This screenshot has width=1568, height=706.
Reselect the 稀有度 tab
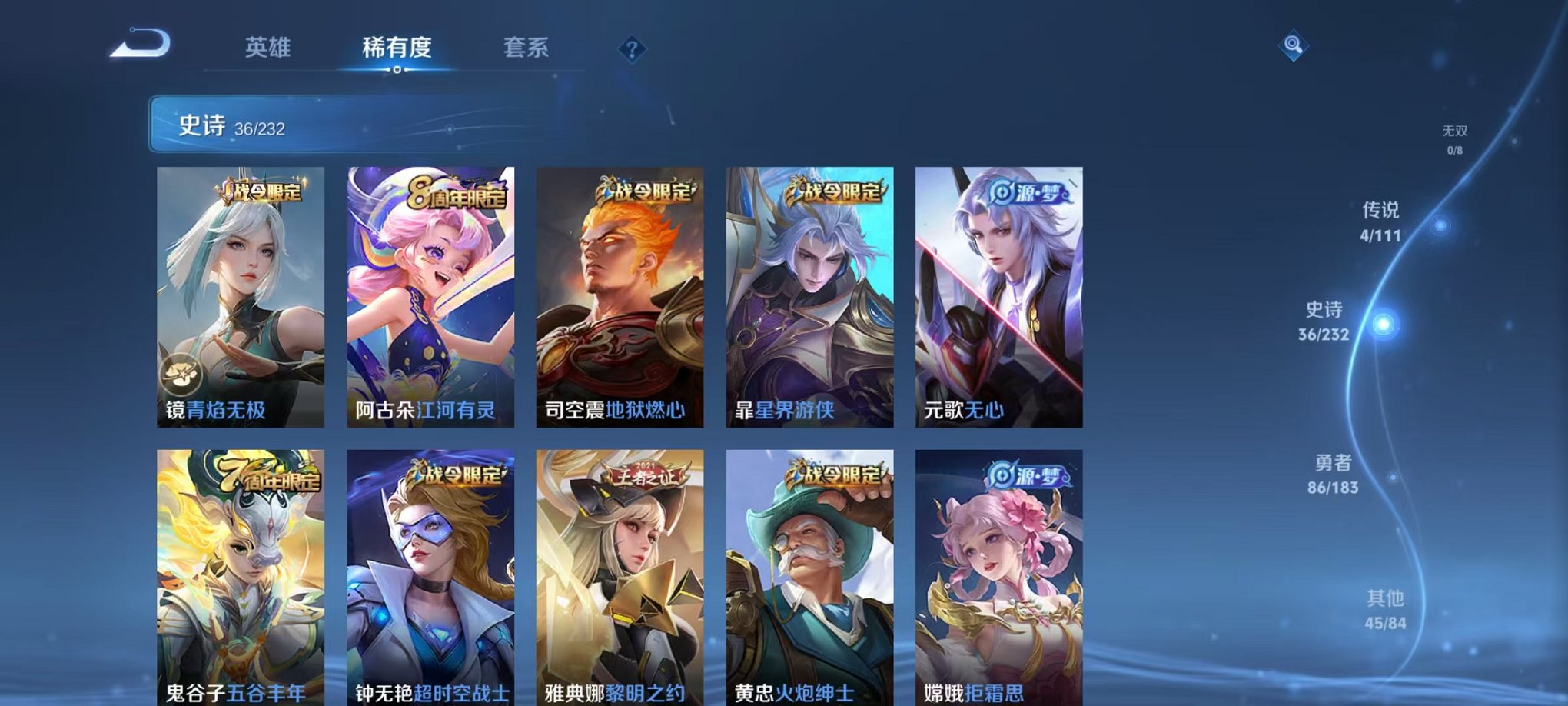coord(397,48)
